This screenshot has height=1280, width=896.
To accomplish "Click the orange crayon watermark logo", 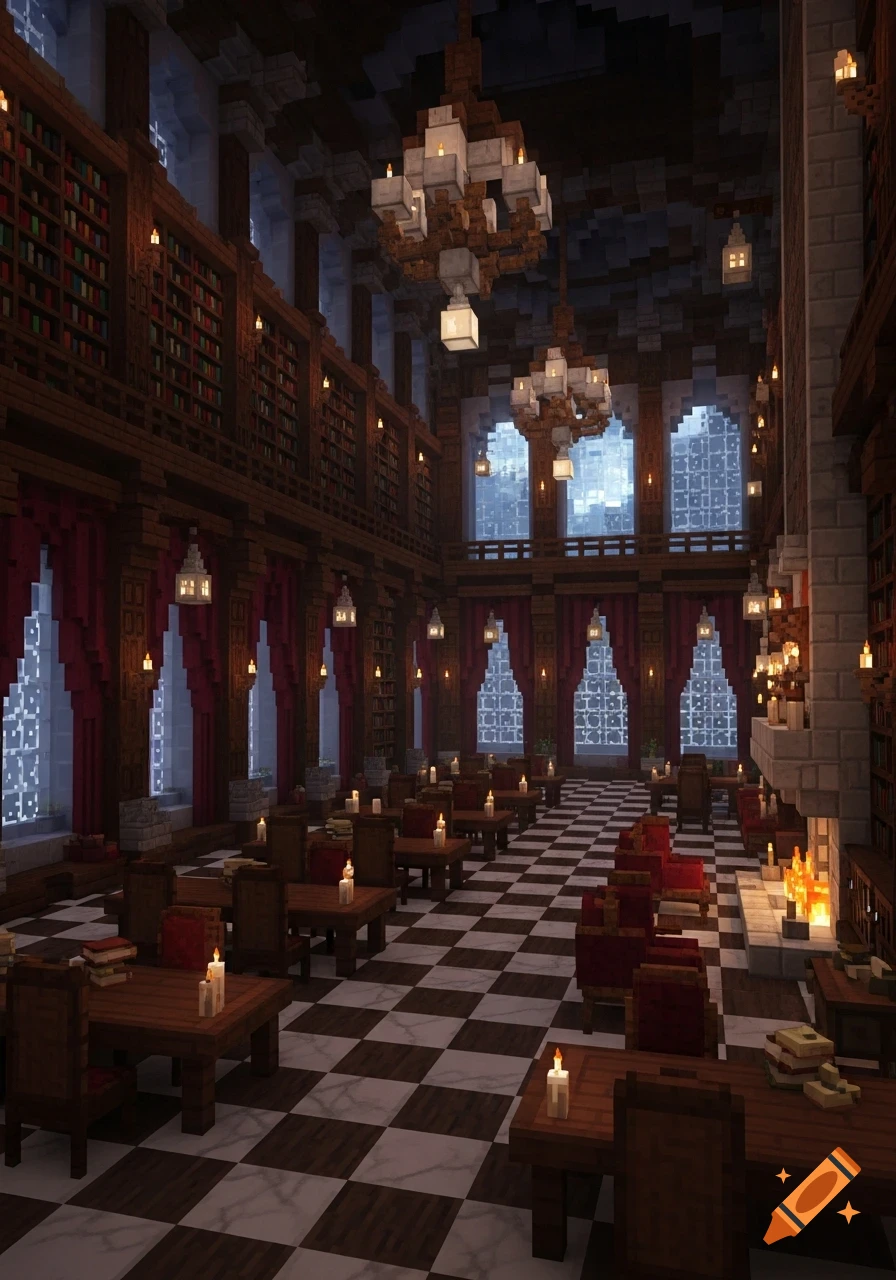I will coord(811,1195).
